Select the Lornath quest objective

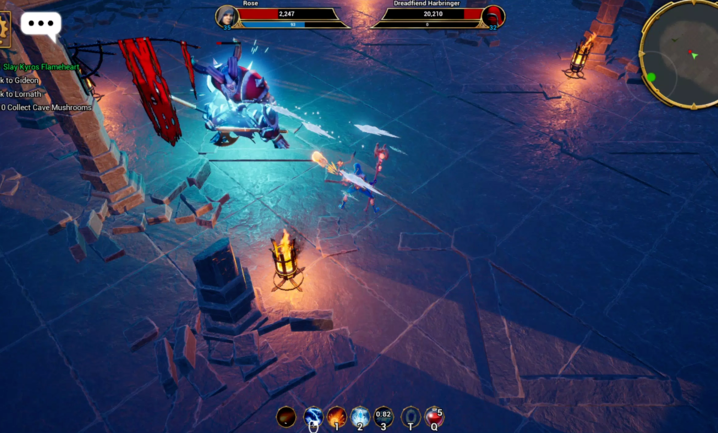24,93
